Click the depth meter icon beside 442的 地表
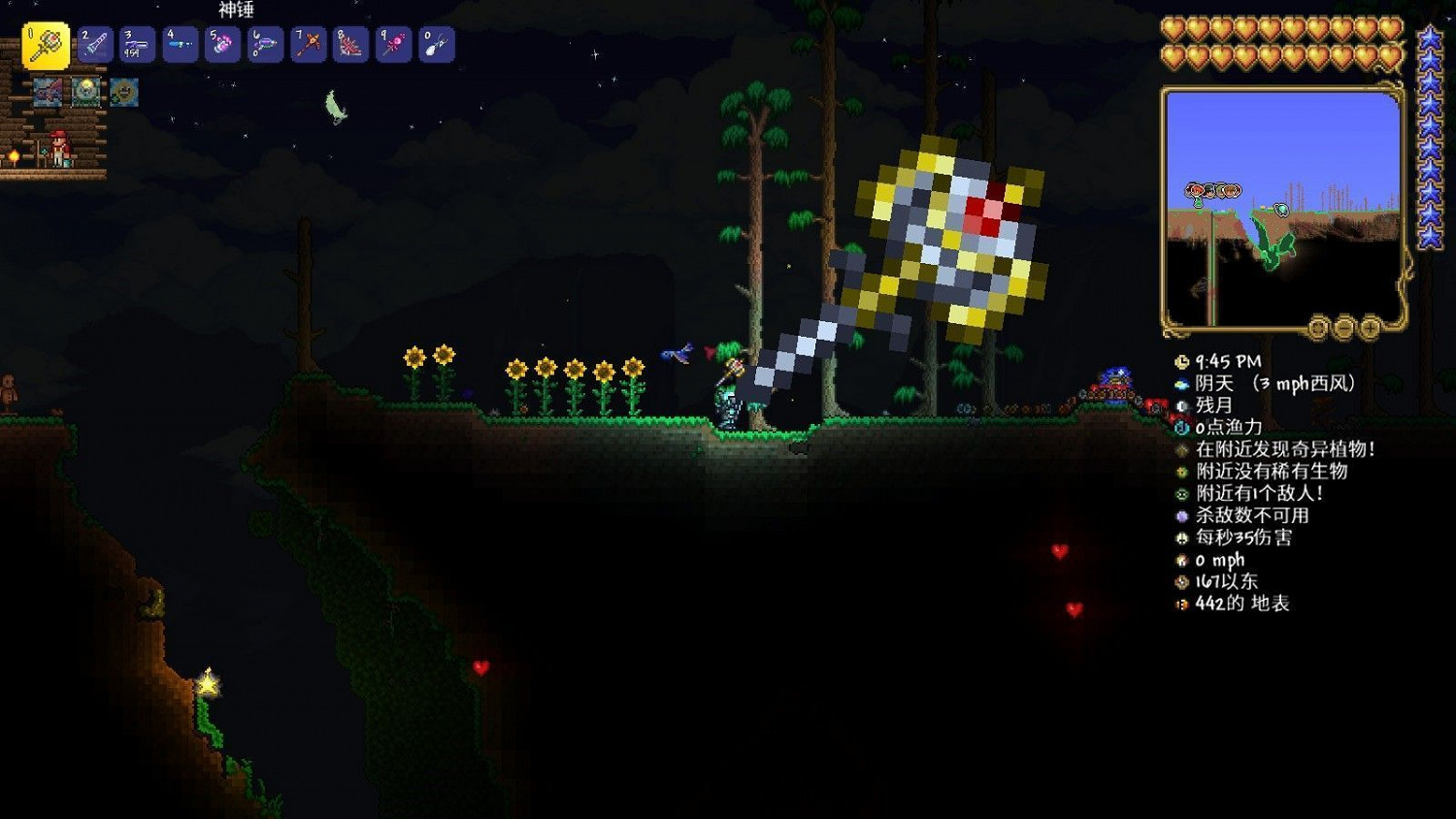Viewport: 1456px width, 819px height. point(1180,602)
